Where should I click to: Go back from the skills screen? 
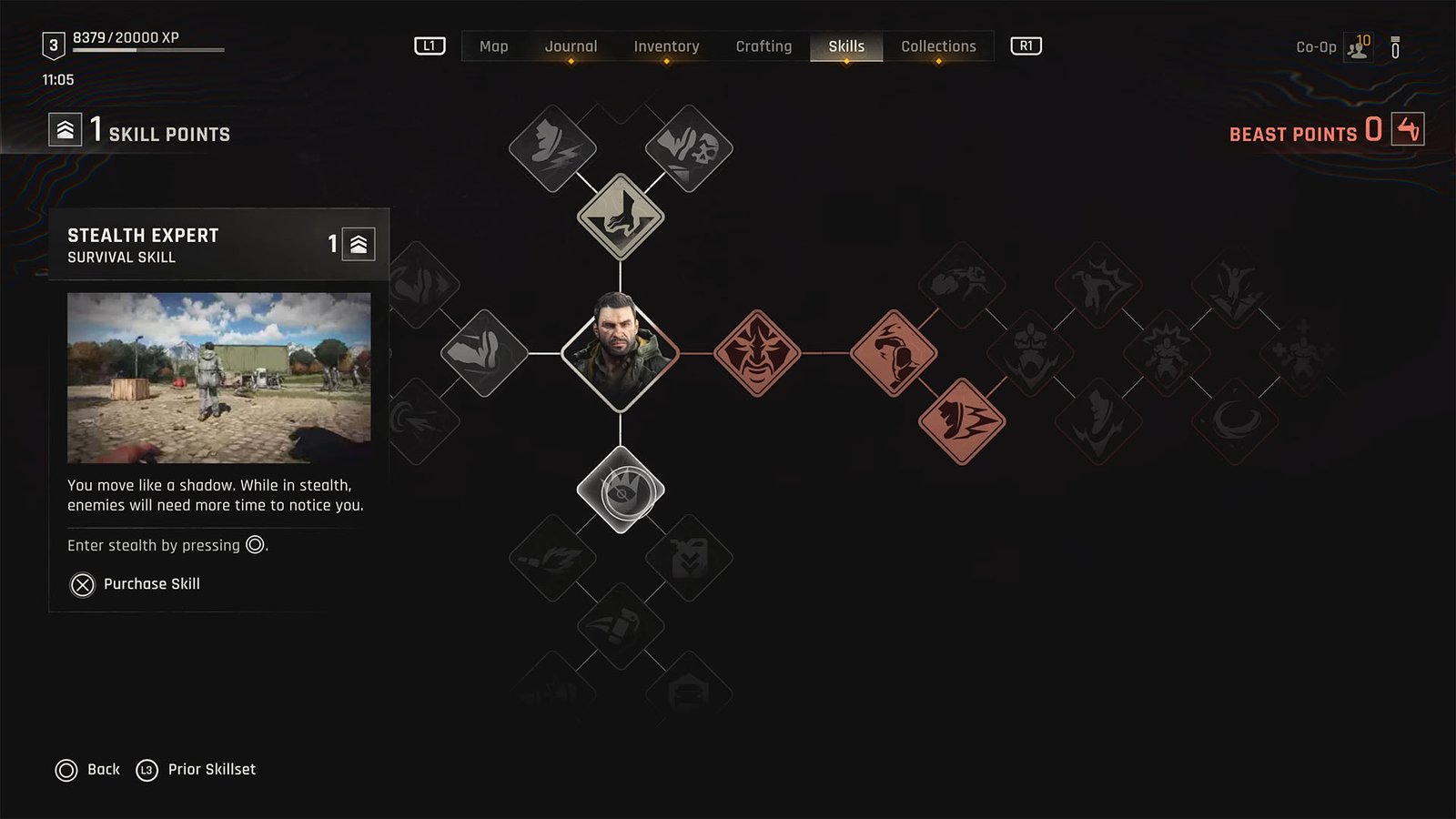(x=87, y=770)
